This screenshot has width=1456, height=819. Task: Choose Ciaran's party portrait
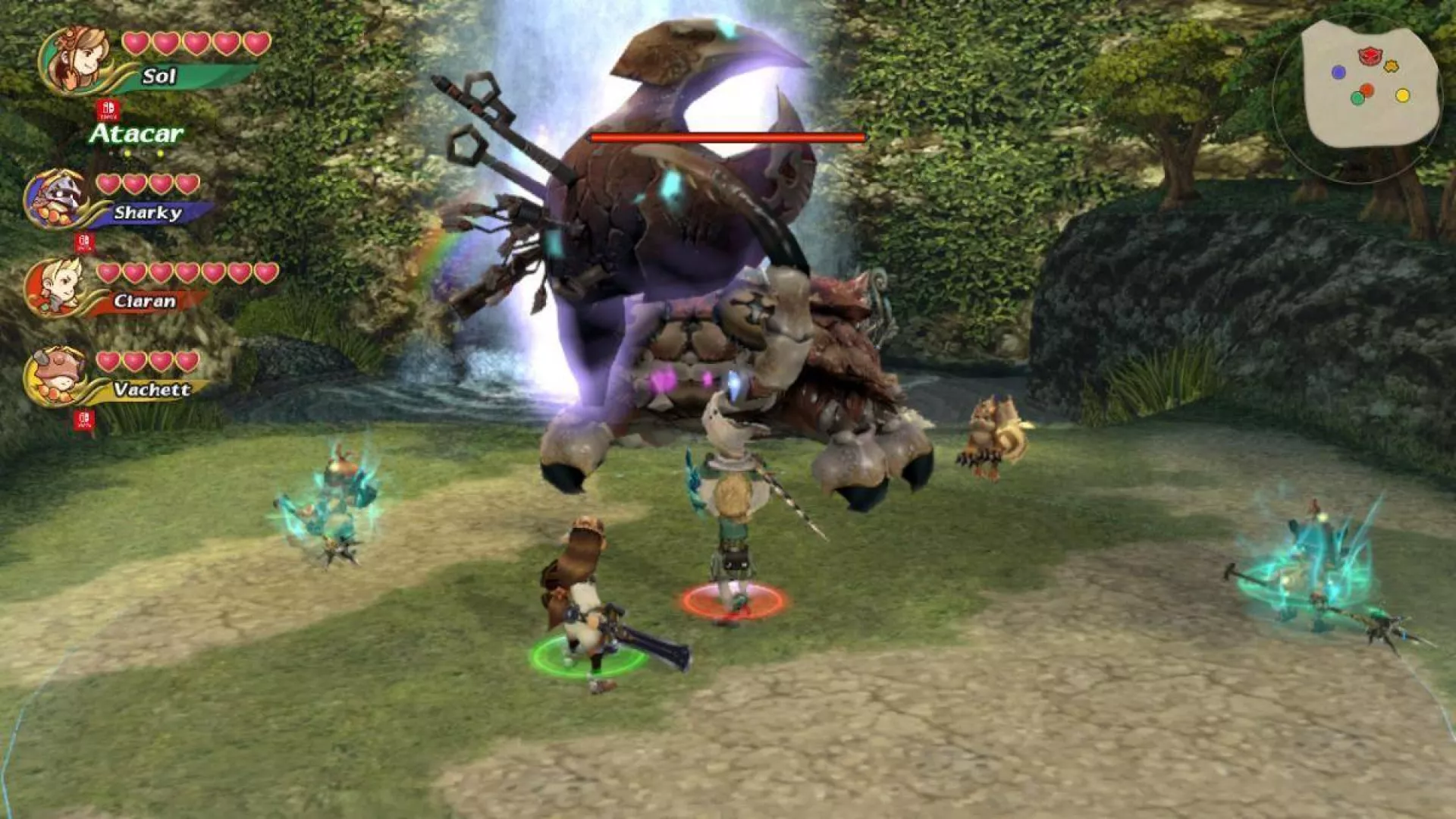(56, 288)
